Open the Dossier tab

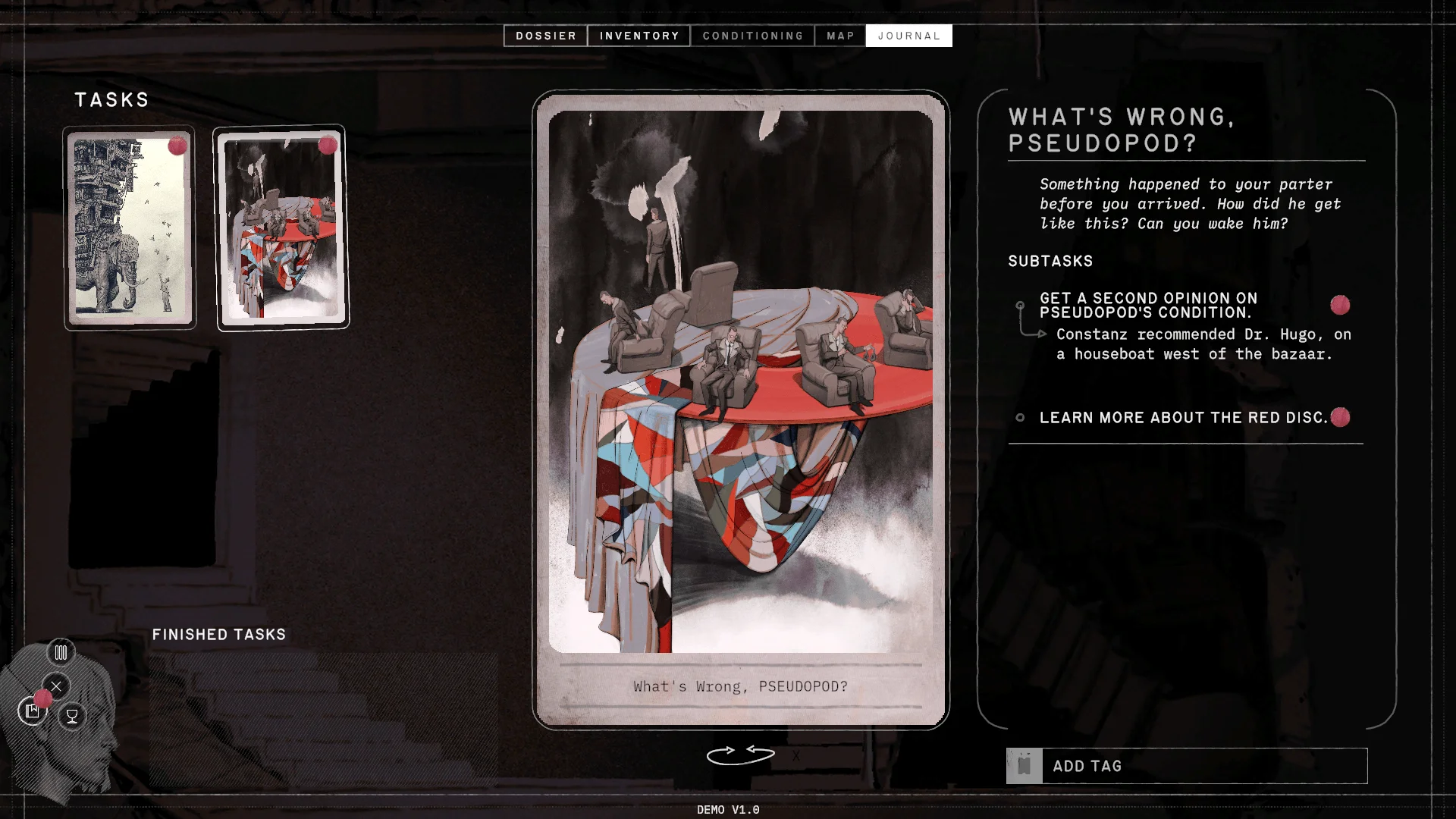(x=545, y=36)
